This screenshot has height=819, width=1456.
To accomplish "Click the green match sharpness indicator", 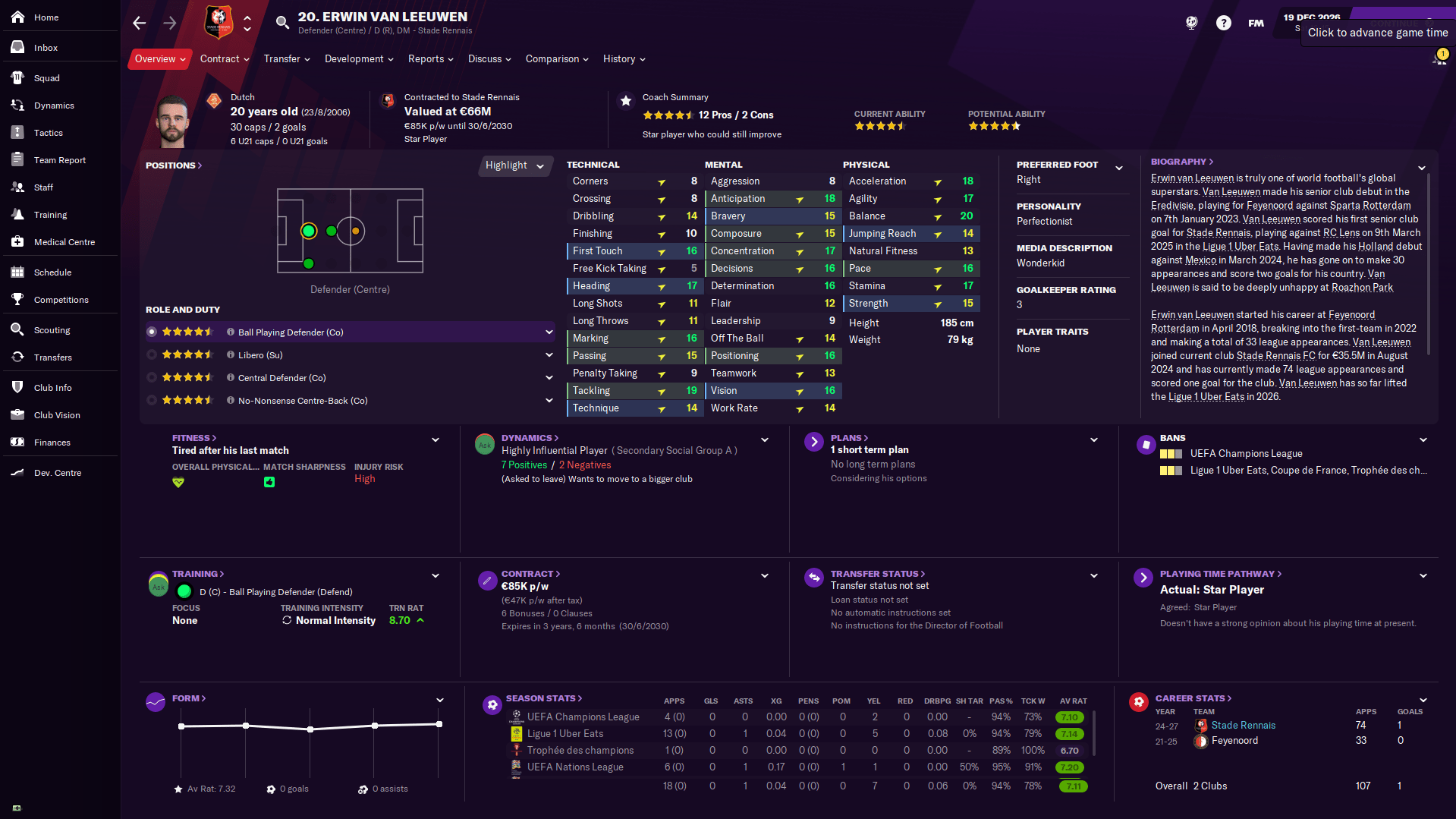I will (269, 482).
